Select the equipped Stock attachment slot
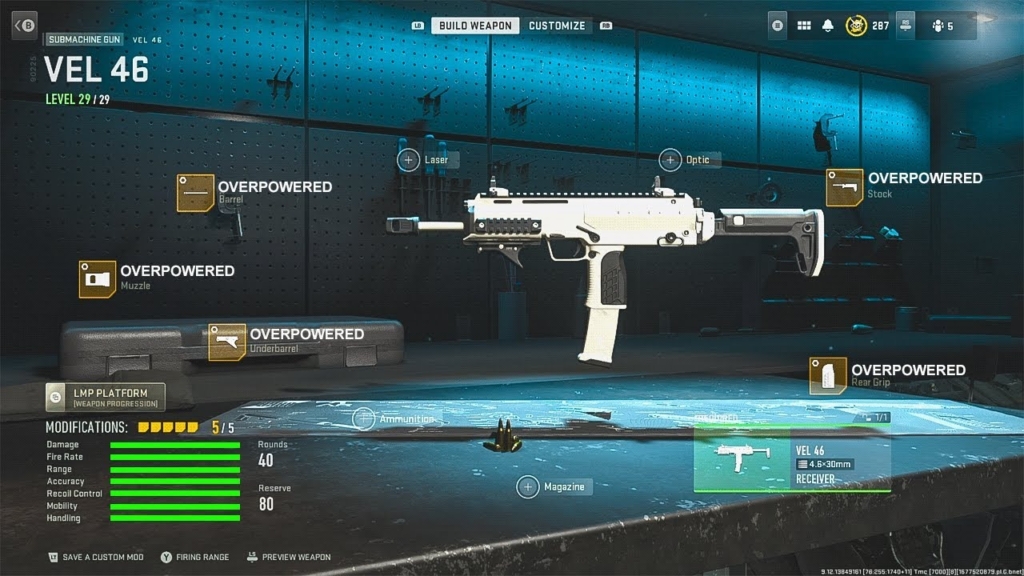 [844, 187]
